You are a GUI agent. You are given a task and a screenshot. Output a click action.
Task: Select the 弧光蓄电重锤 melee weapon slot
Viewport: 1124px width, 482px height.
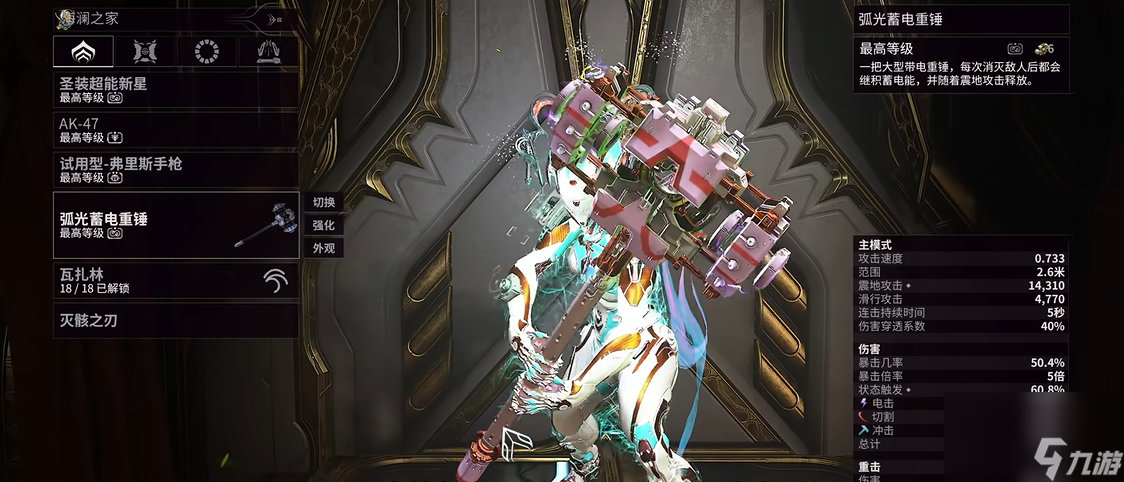175,224
